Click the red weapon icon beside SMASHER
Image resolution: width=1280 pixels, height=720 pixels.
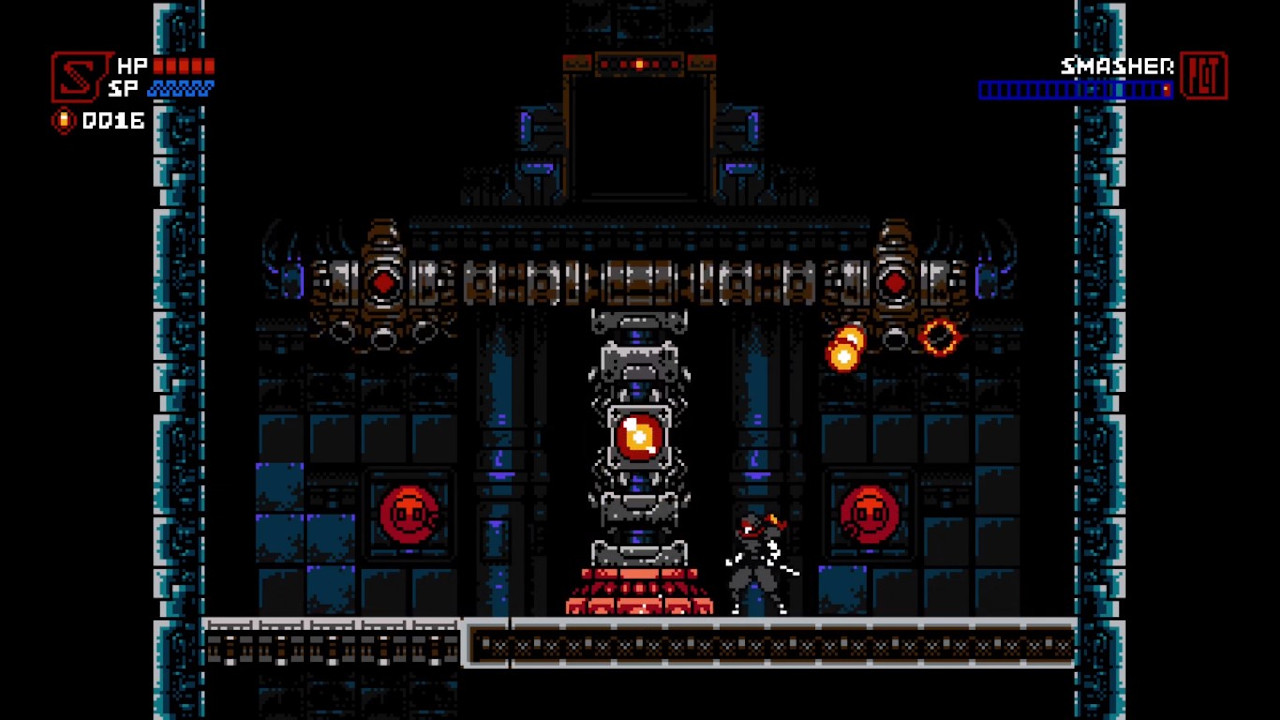point(1205,74)
